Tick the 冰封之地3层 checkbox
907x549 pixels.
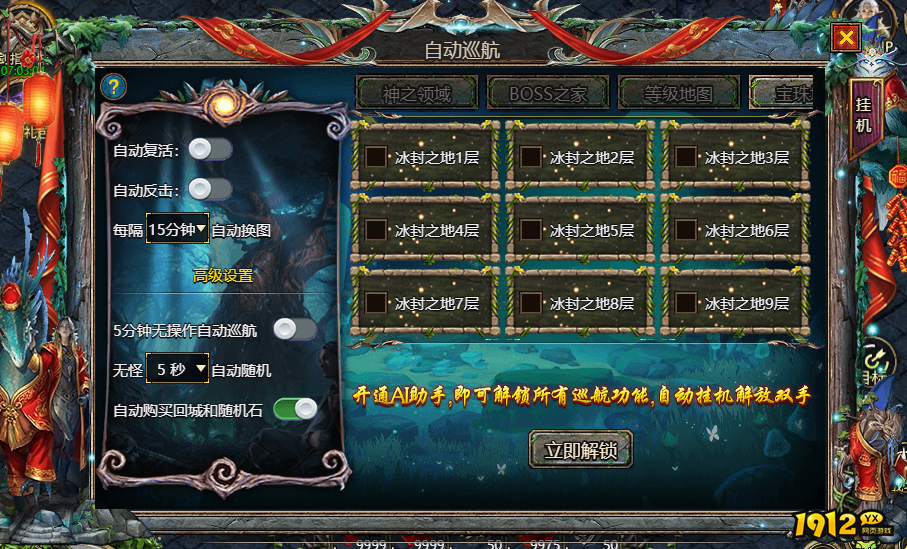686,157
